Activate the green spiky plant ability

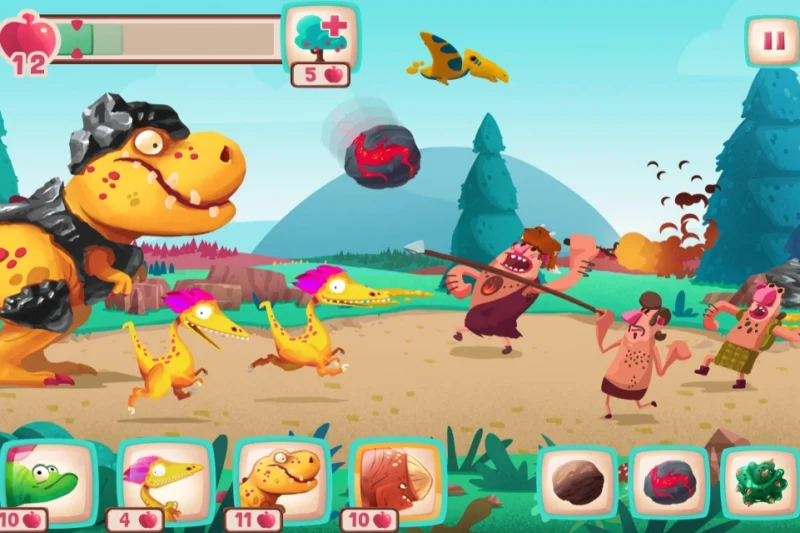759,482
